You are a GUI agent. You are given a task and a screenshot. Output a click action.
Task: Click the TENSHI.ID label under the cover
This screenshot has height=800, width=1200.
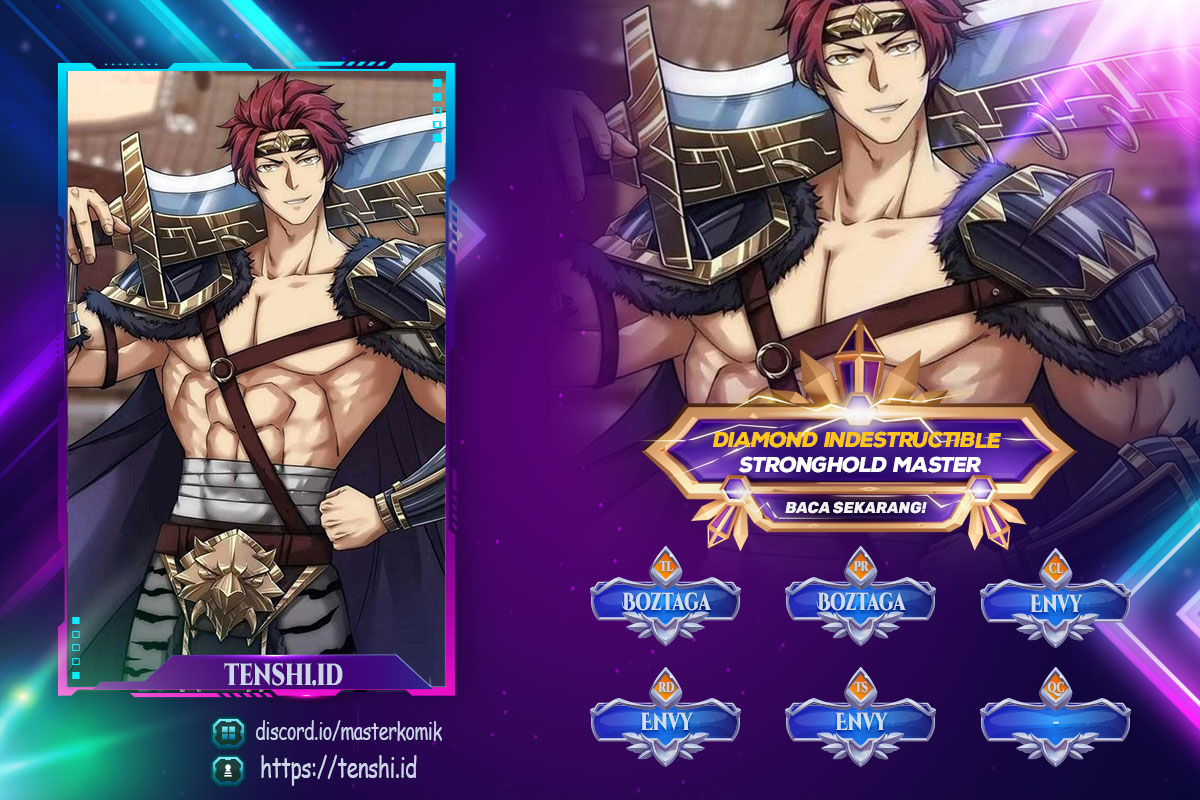point(284,675)
